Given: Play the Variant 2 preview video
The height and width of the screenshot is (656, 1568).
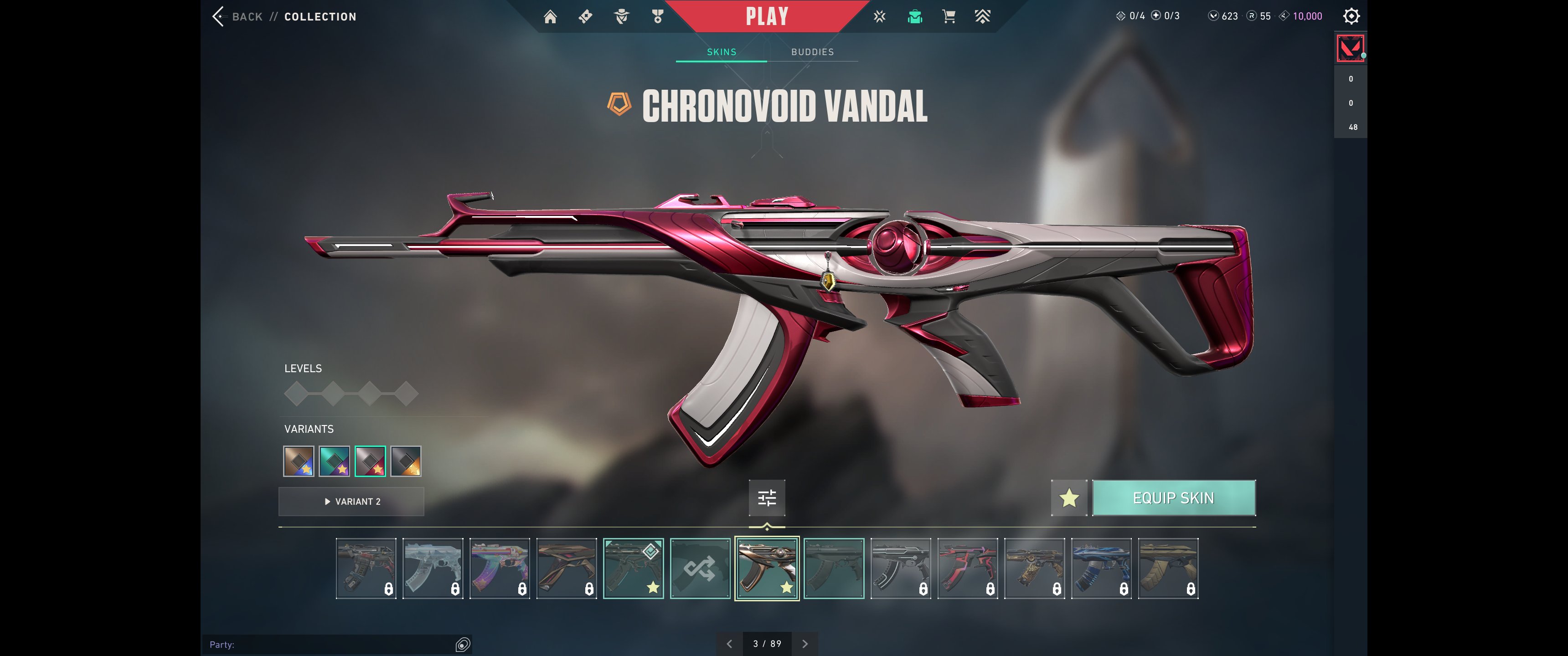Looking at the screenshot, I should click(x=351, y=502).
